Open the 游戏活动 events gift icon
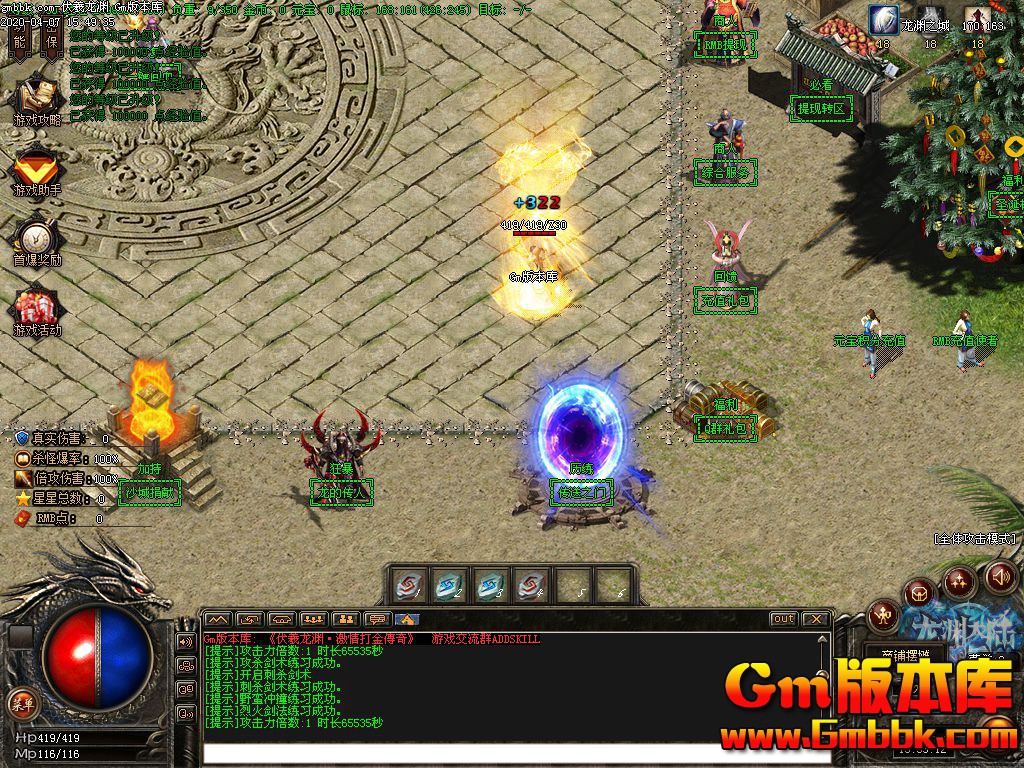Viewport: 1024px width, 768px height. pyautogui.click(x=37, y=307)
